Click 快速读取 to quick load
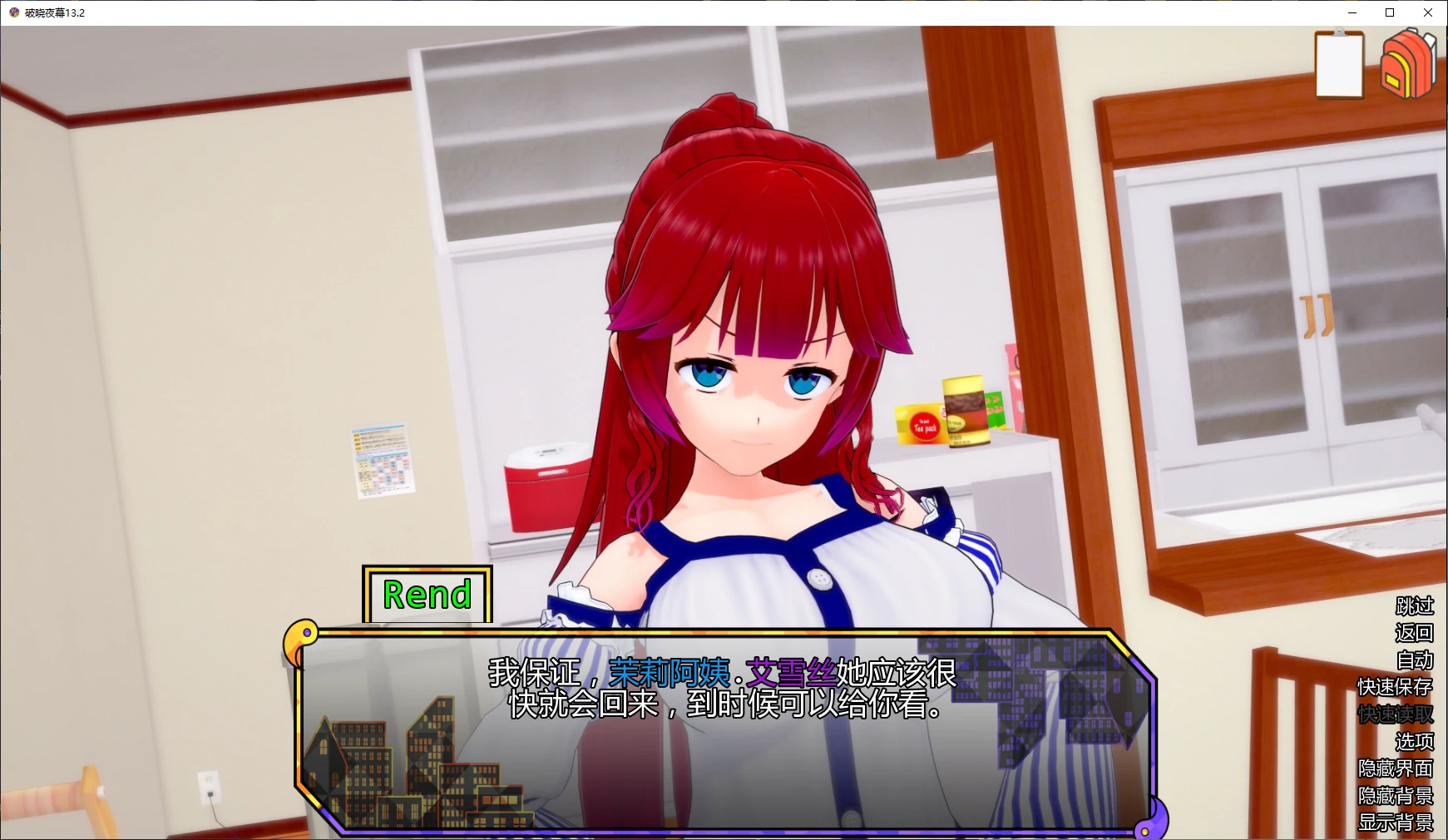1448x840 pixels. click(x=1396, y=714)
